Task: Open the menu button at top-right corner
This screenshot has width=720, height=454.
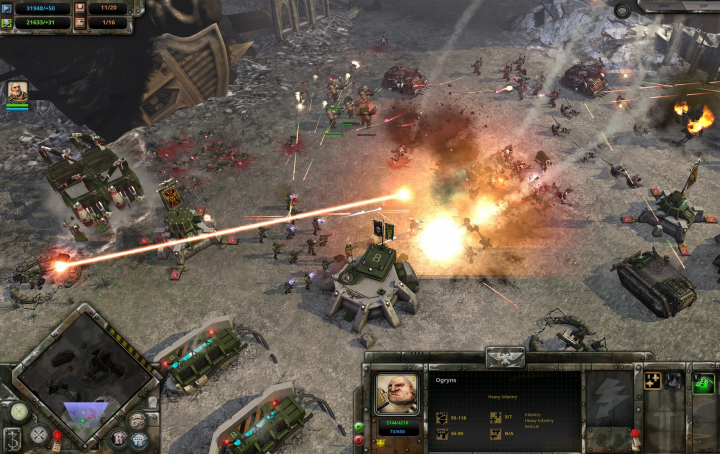Action: [x=622, y=10]
